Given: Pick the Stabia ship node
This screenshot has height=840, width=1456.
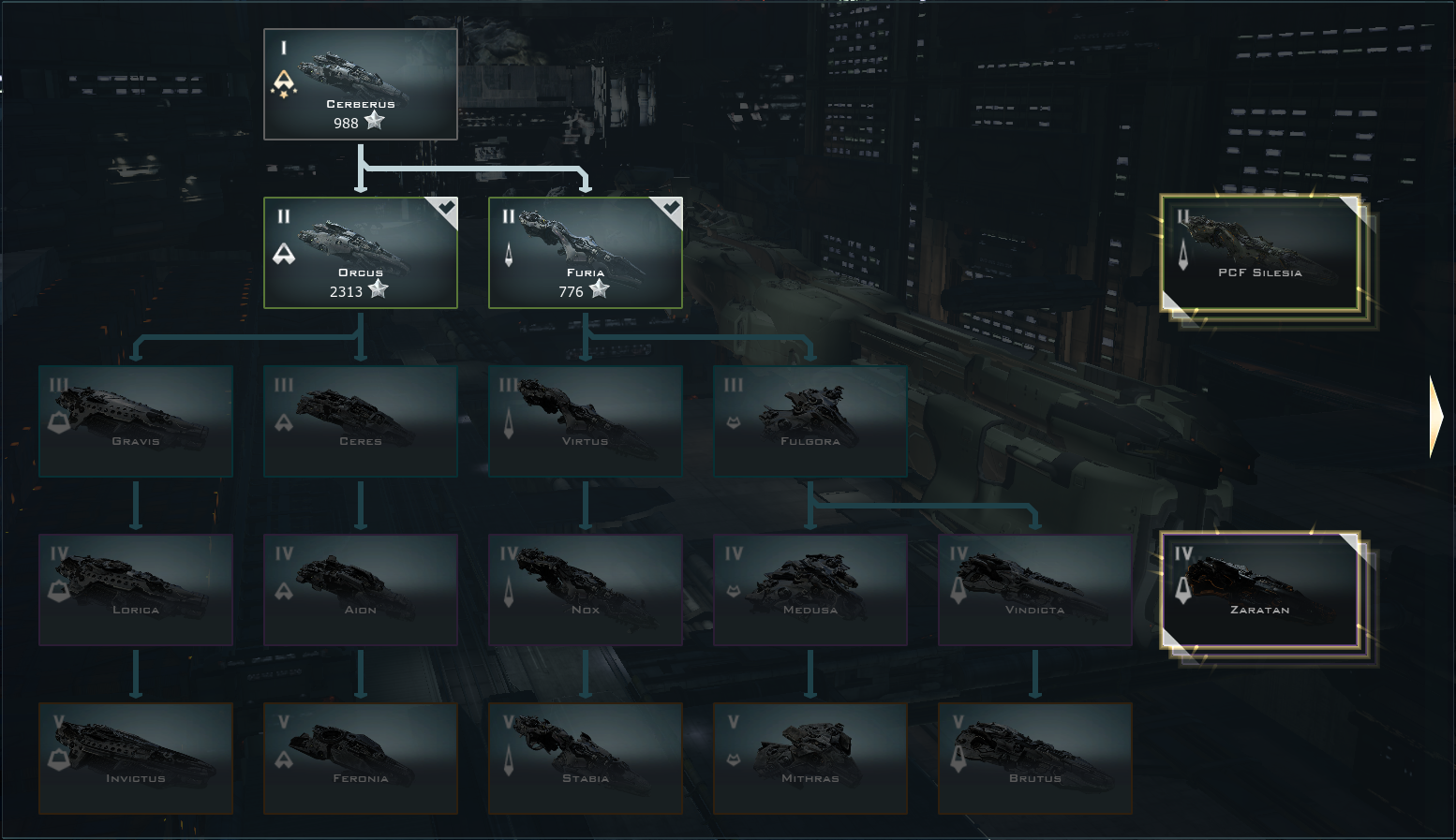Looking at the screenshot, I should point(586,759).
